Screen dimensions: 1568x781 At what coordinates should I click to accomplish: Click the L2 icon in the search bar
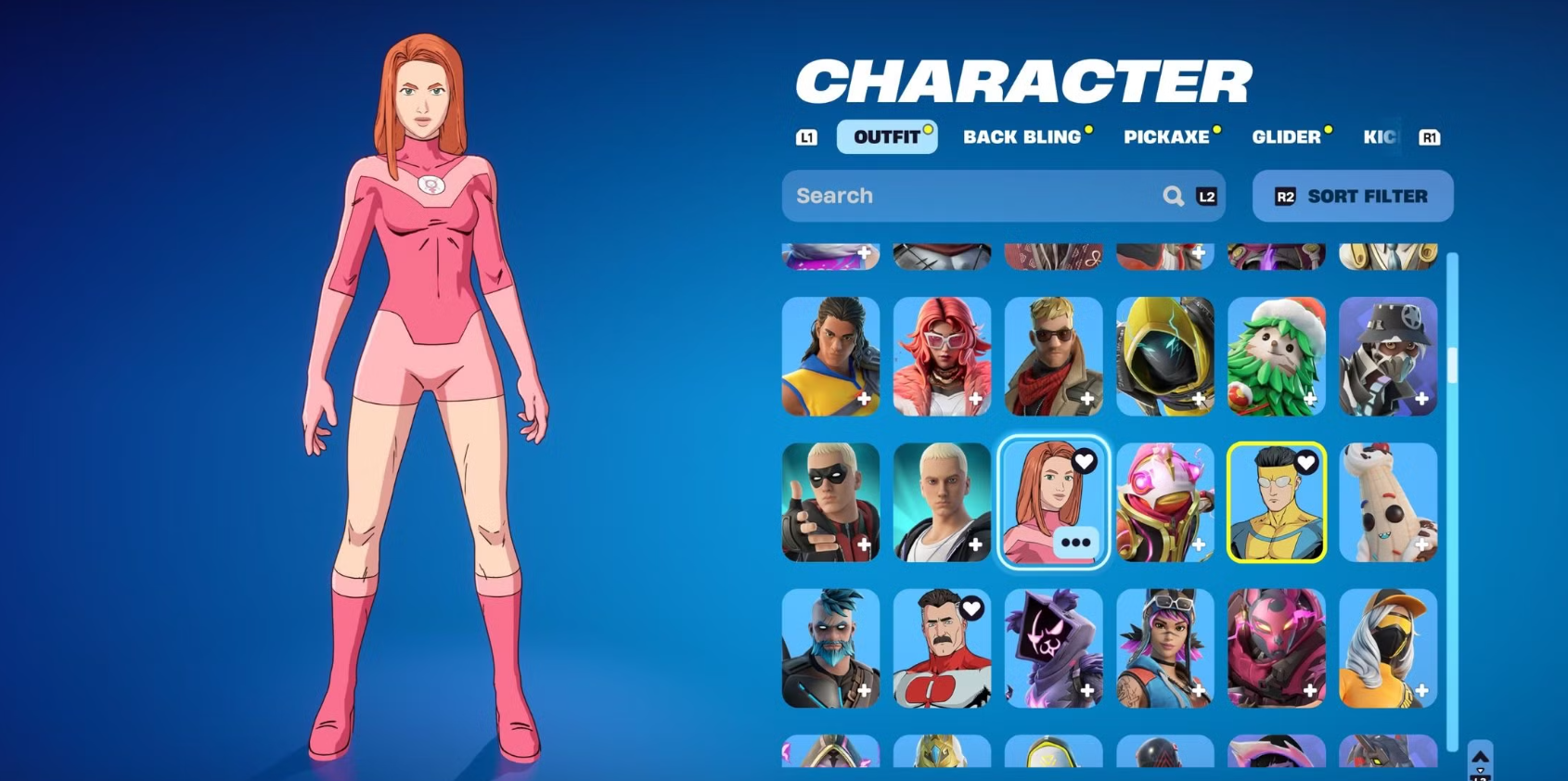tap(1206, 196)
